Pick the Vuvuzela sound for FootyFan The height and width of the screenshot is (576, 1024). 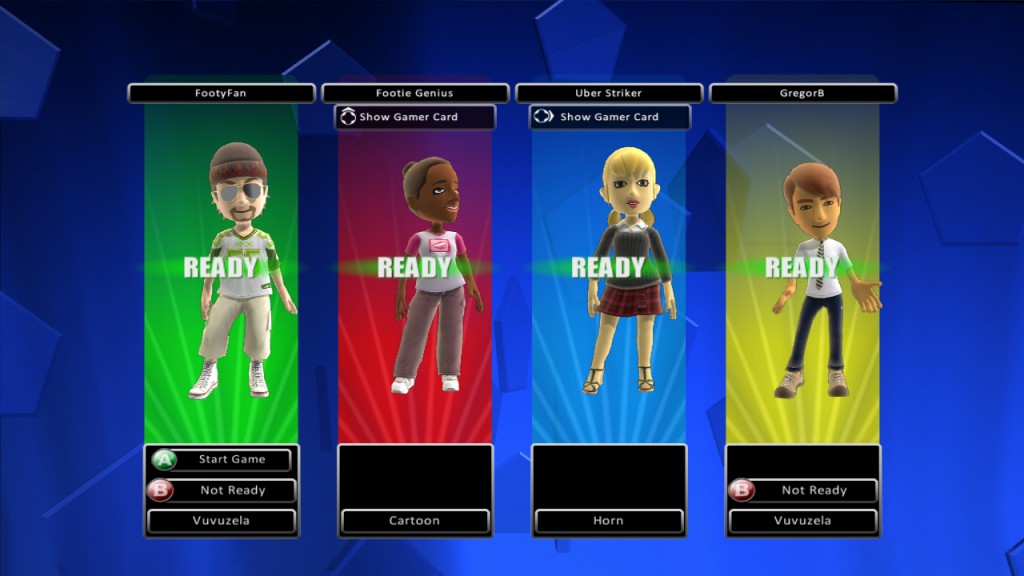point(222,521)
